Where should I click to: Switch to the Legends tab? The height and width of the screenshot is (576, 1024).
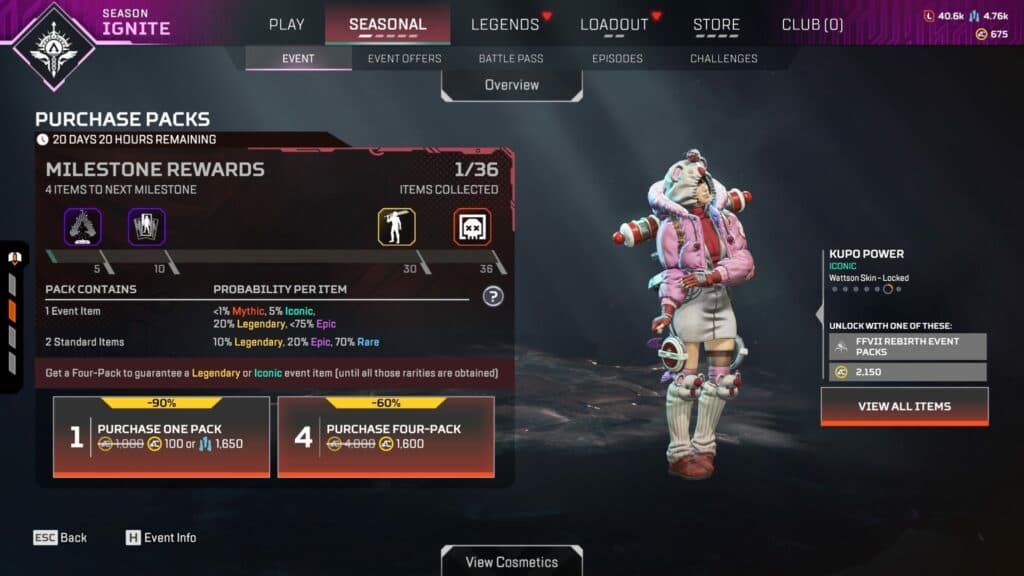click(505, 24)
